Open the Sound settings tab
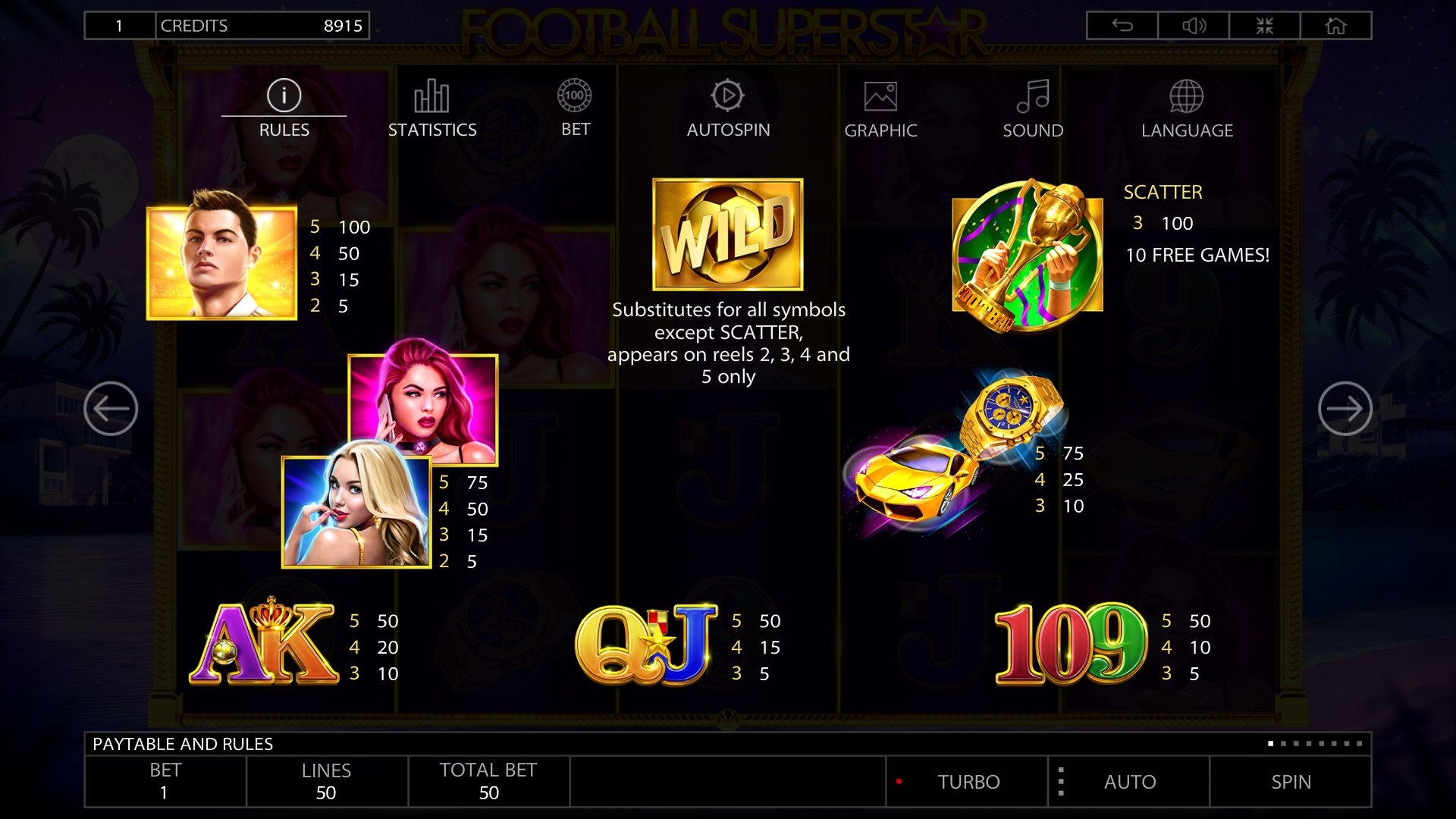This screenshot has height=819, width=1456. coord(1033,109)
